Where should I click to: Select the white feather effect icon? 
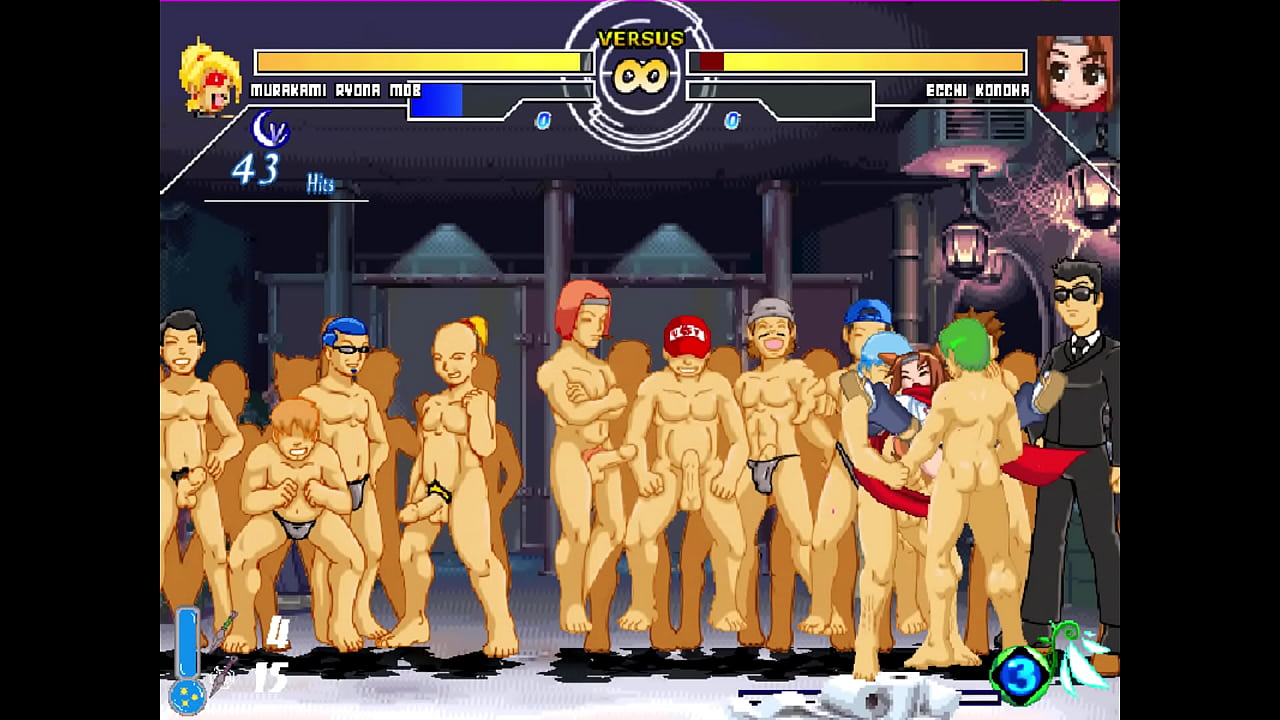click(1085, 665)
